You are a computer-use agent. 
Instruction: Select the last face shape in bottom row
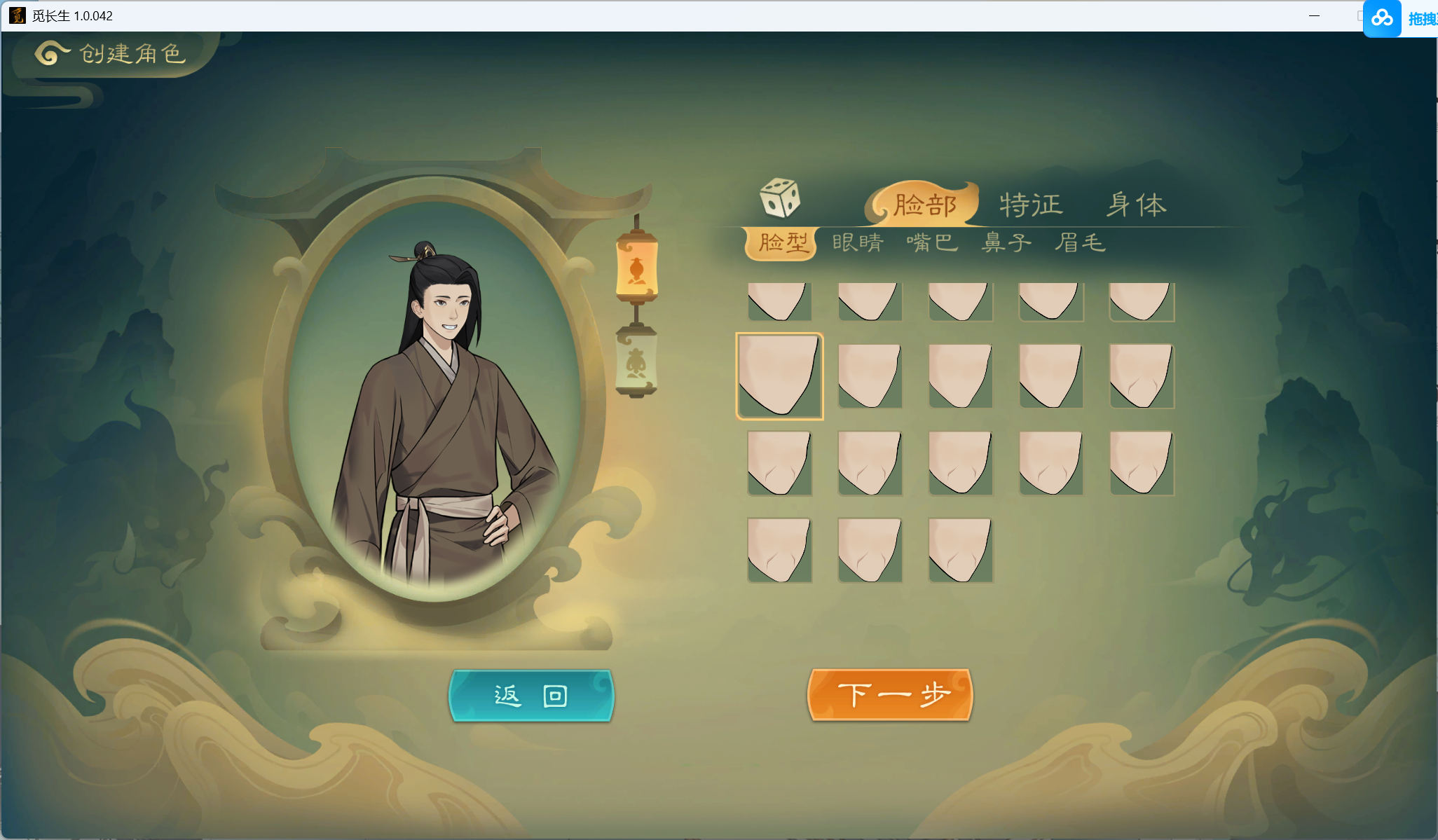pyautogui.click(x=959, y=550)
